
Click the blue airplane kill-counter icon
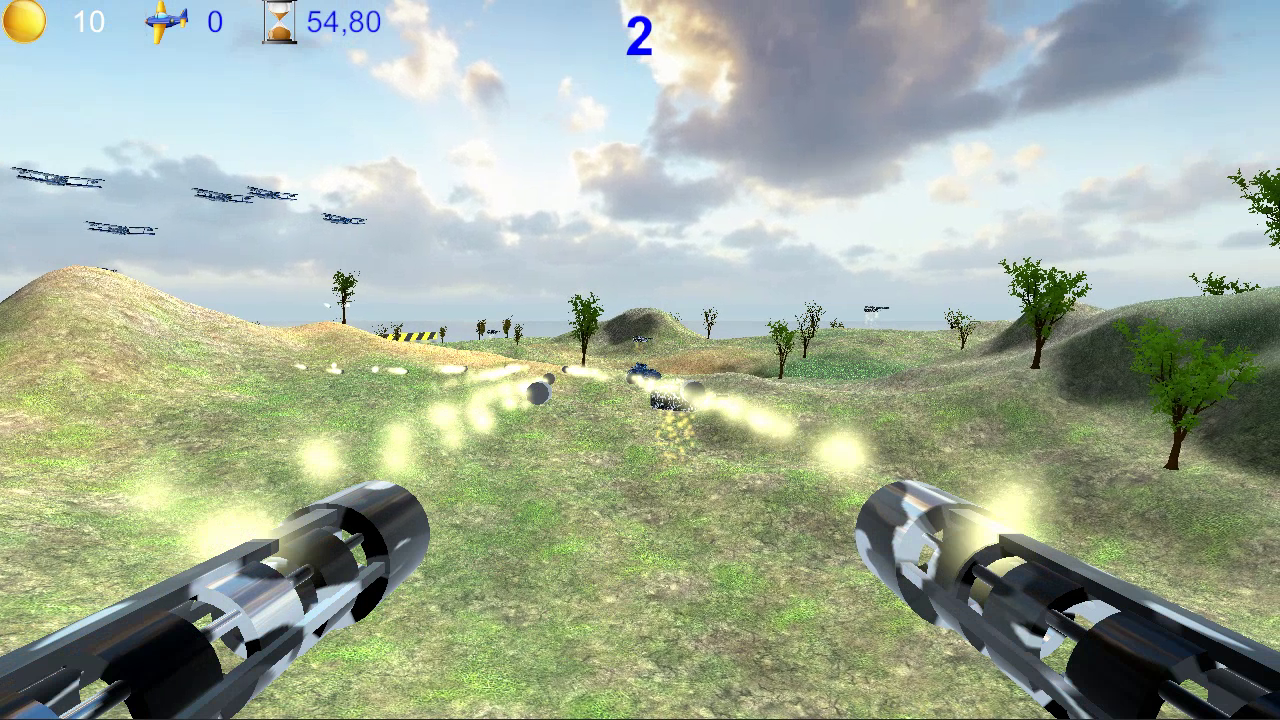click(163, 21)
